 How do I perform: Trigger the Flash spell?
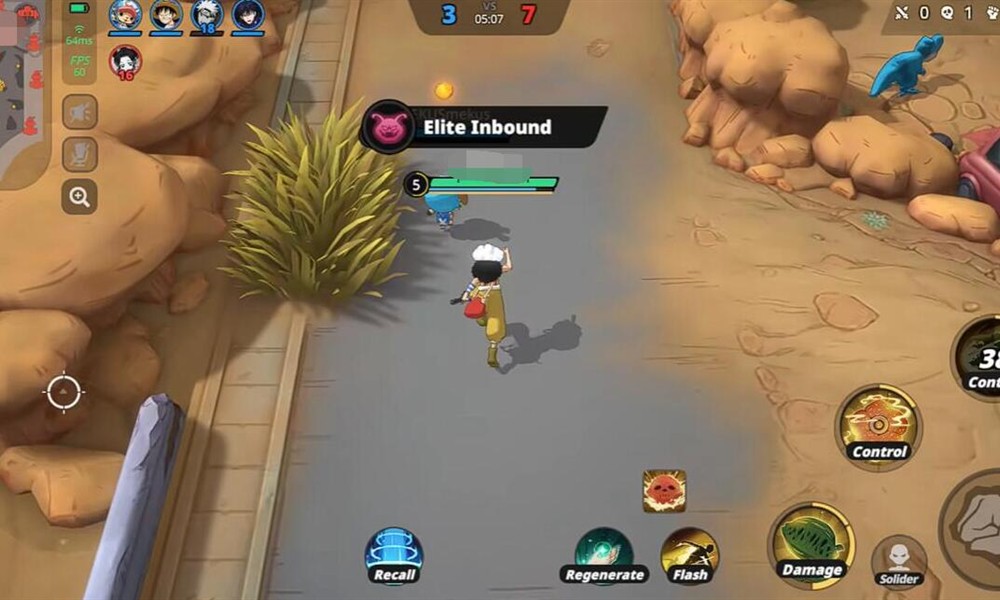click(690, 553)
